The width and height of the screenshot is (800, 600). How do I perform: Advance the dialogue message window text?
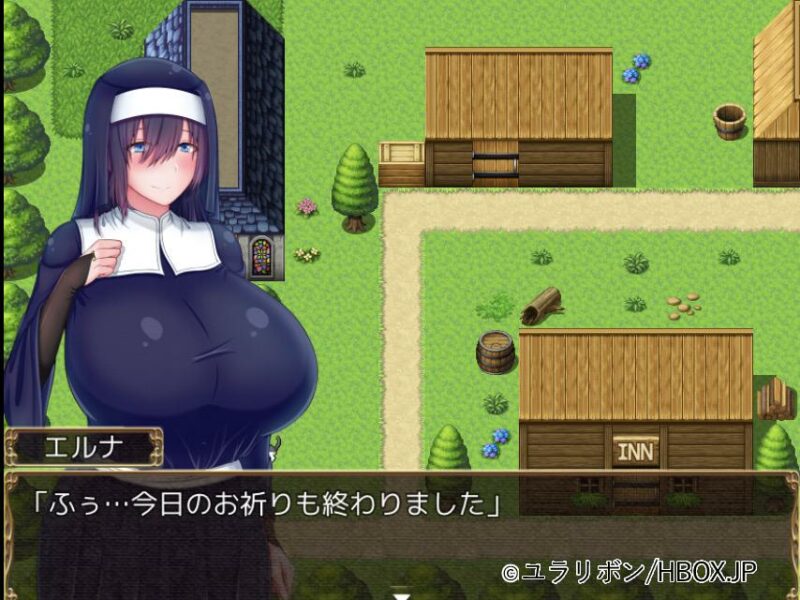400,532
